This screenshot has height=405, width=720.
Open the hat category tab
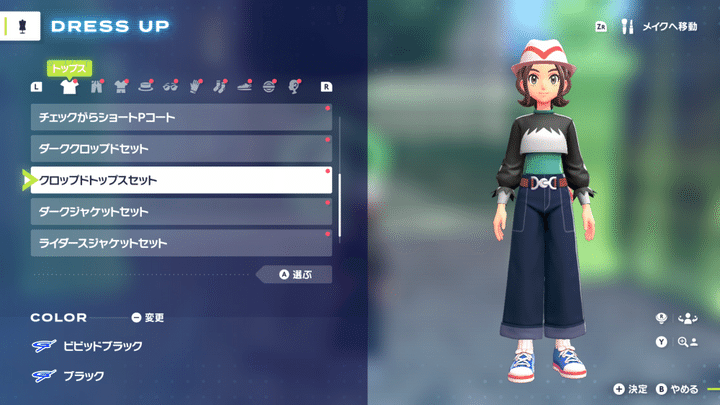click(146, 87)
